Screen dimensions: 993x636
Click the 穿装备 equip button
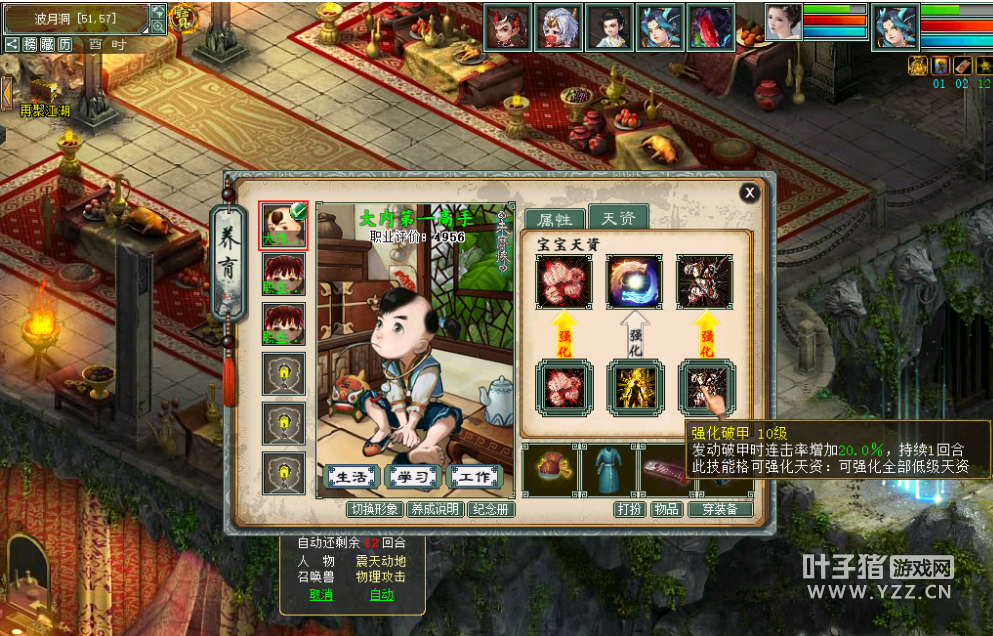[719, 509]
